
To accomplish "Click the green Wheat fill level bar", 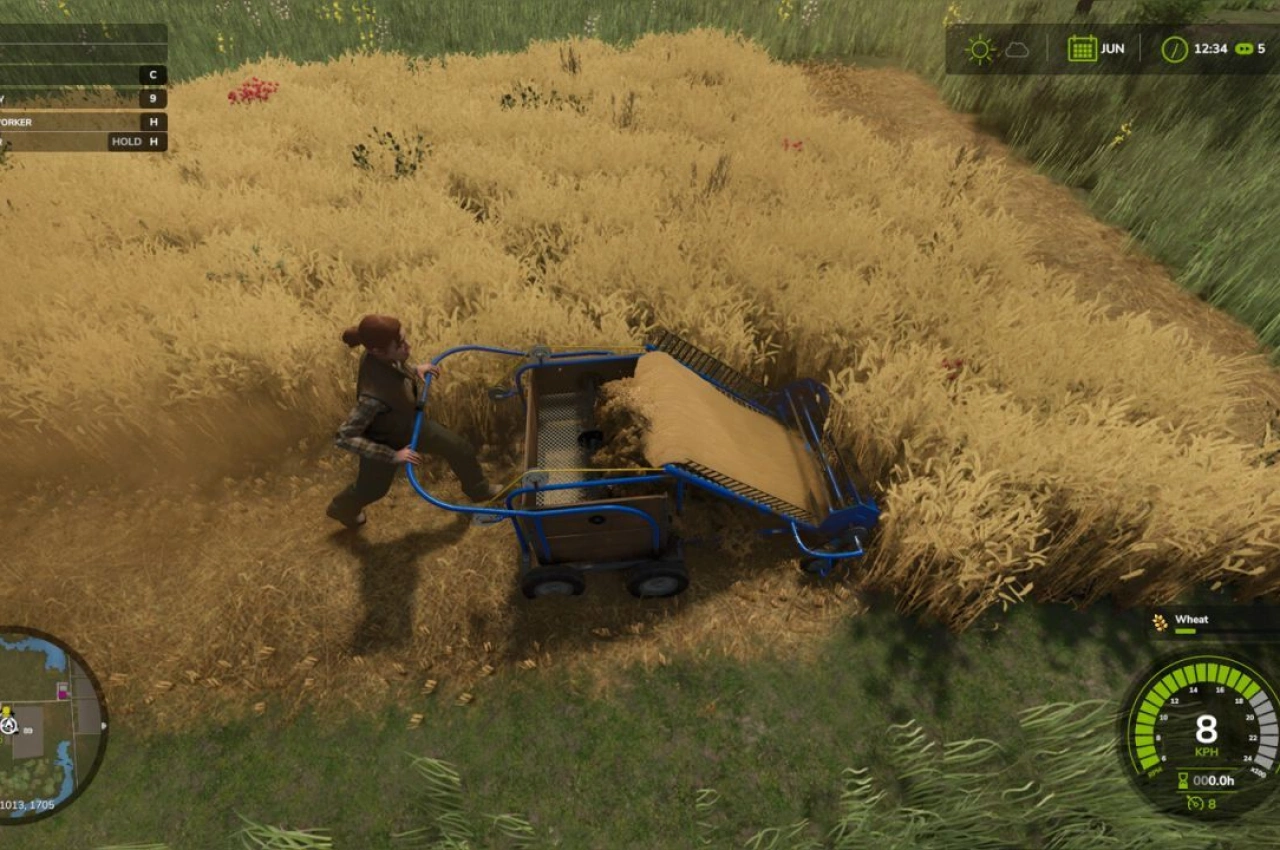I will coord(1184,632).
